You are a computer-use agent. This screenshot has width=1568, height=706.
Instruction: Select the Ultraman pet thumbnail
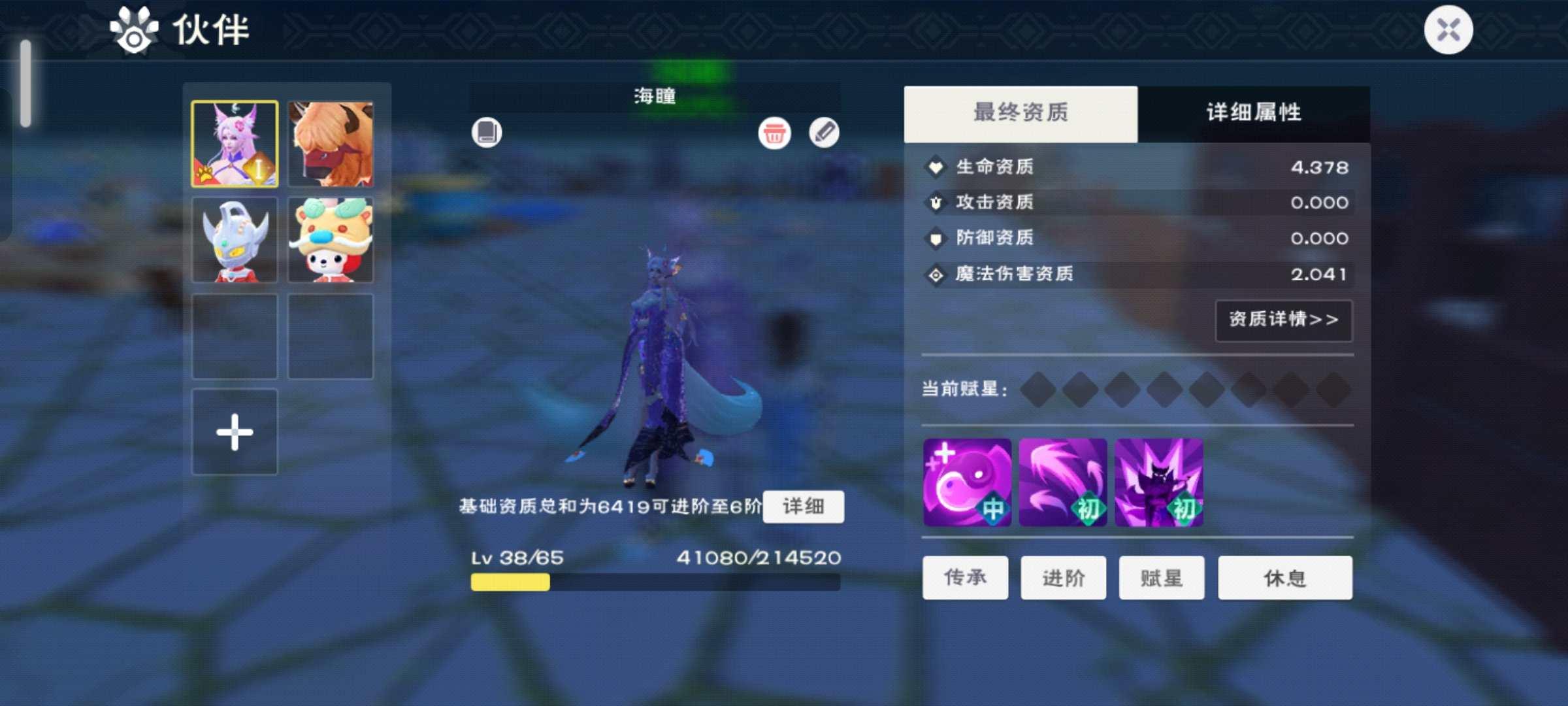[235, 239]
